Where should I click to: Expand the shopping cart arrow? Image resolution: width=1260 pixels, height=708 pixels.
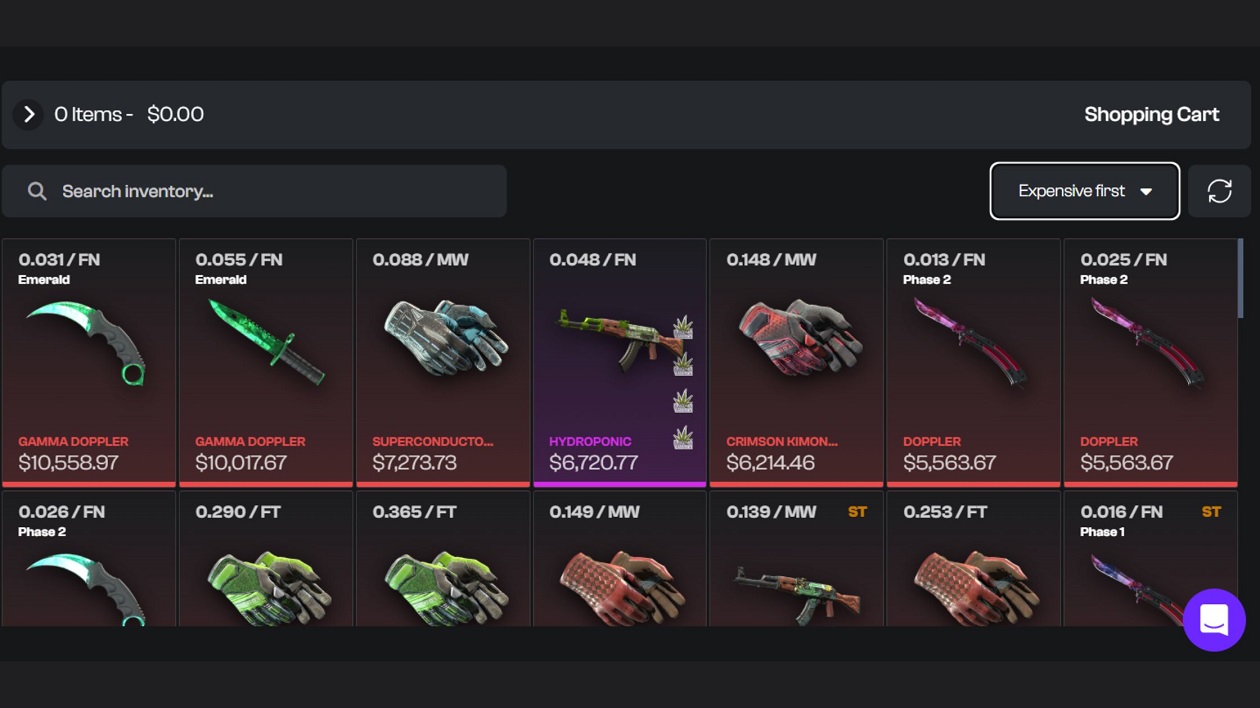pos(29,115)
